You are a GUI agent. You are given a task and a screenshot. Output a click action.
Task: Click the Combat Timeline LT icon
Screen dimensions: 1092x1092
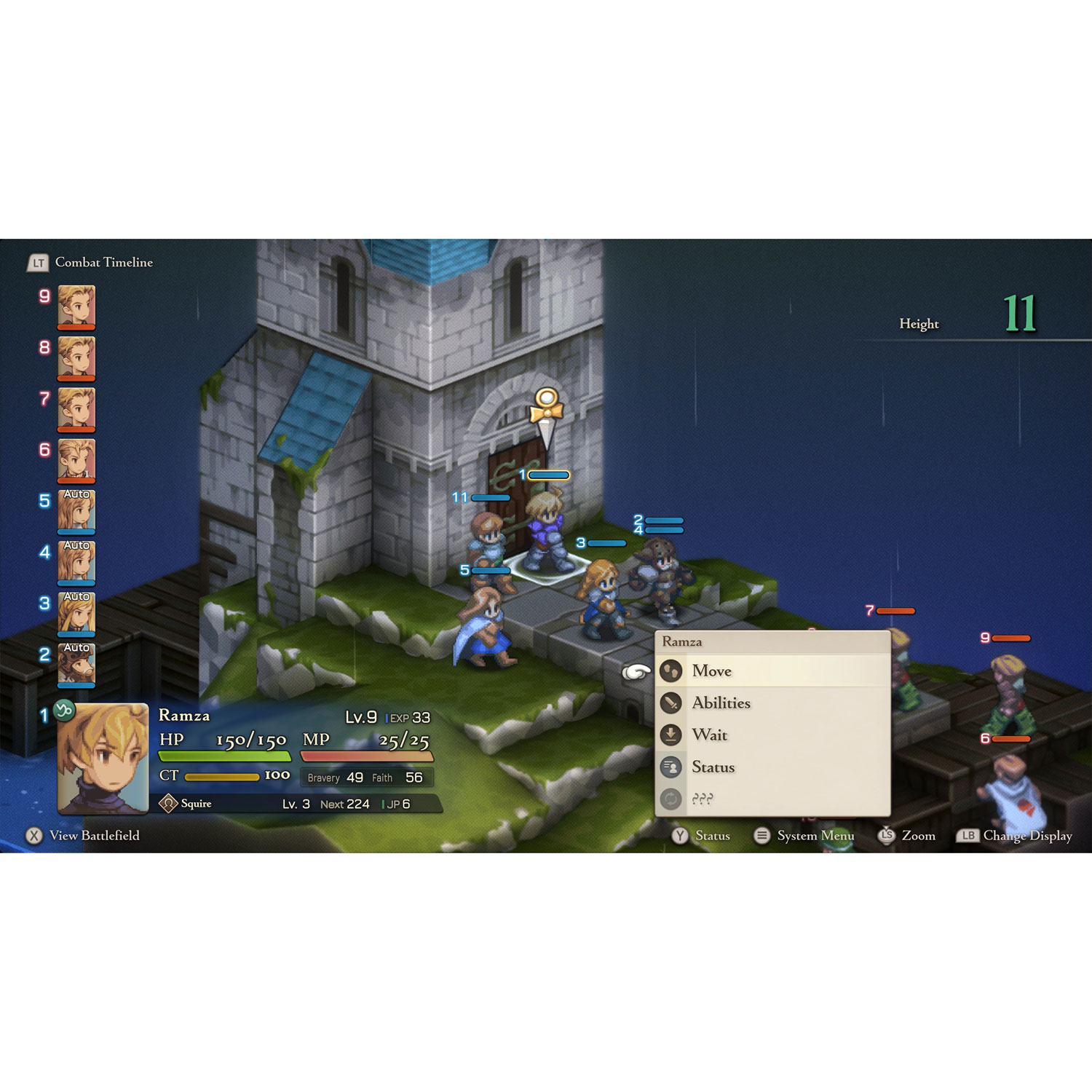[38, 263]
